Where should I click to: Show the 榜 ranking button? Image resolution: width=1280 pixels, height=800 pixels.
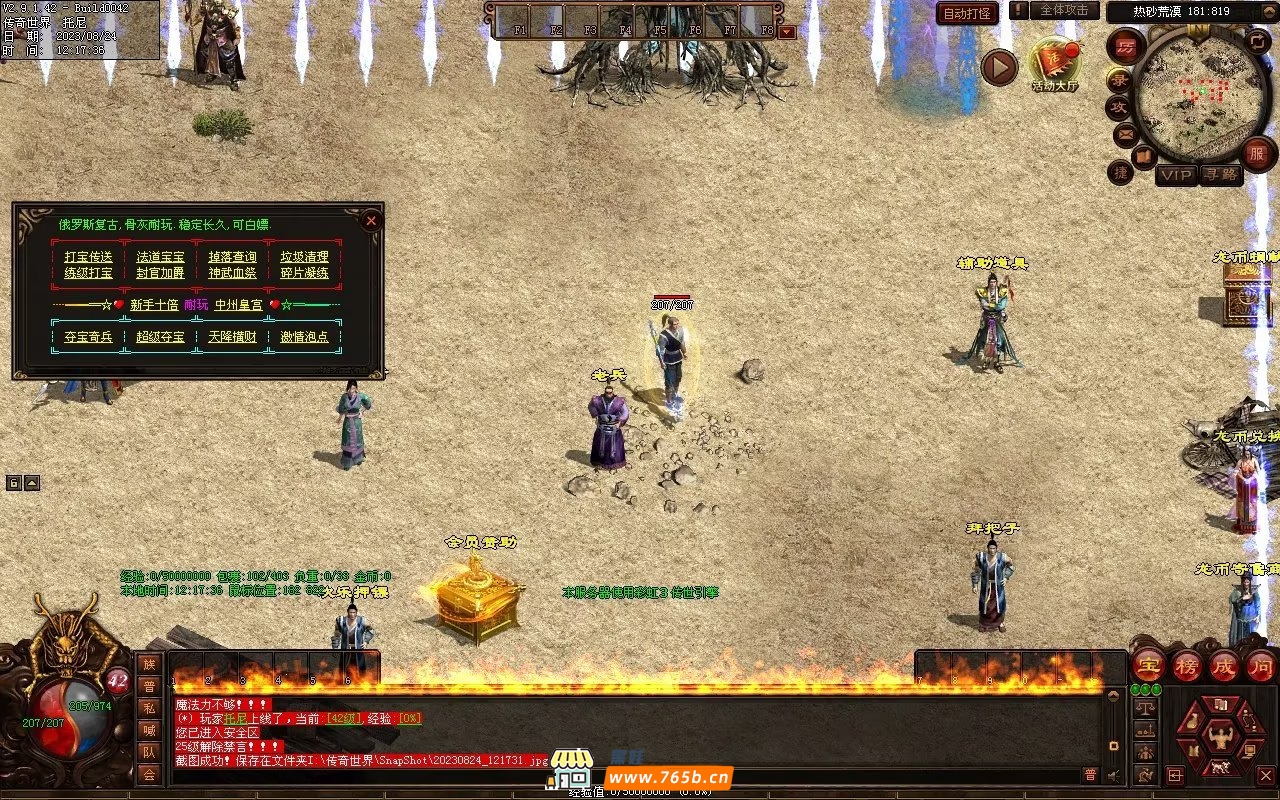tap(1187, 664)
